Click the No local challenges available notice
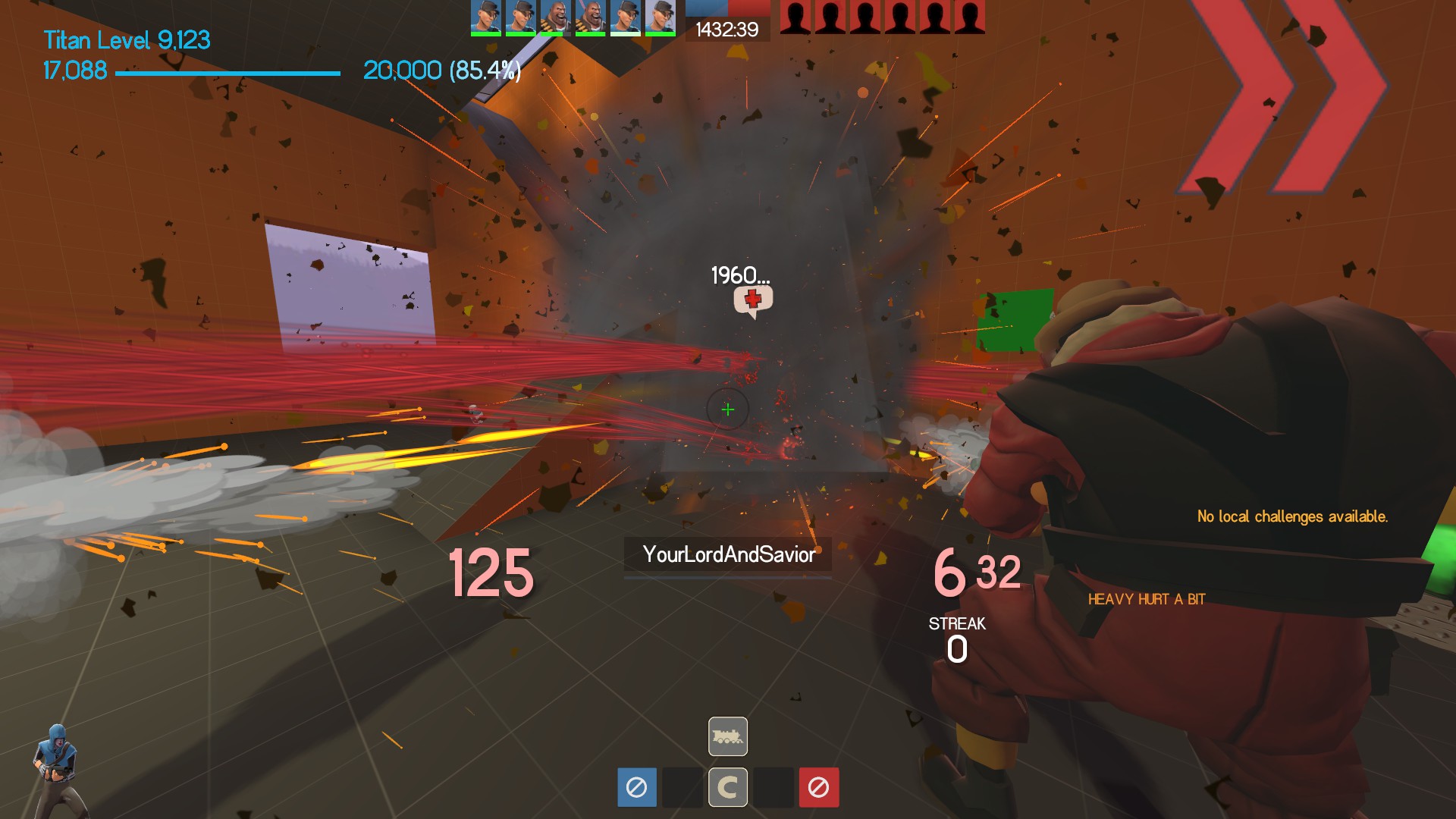1456x819 pixels. pos(1292,516)
